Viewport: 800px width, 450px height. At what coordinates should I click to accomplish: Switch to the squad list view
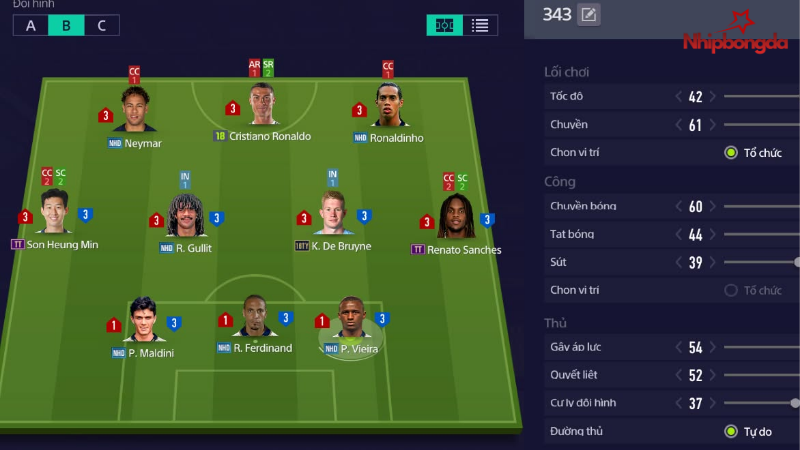pyautogui.click(x=480, y=25)
